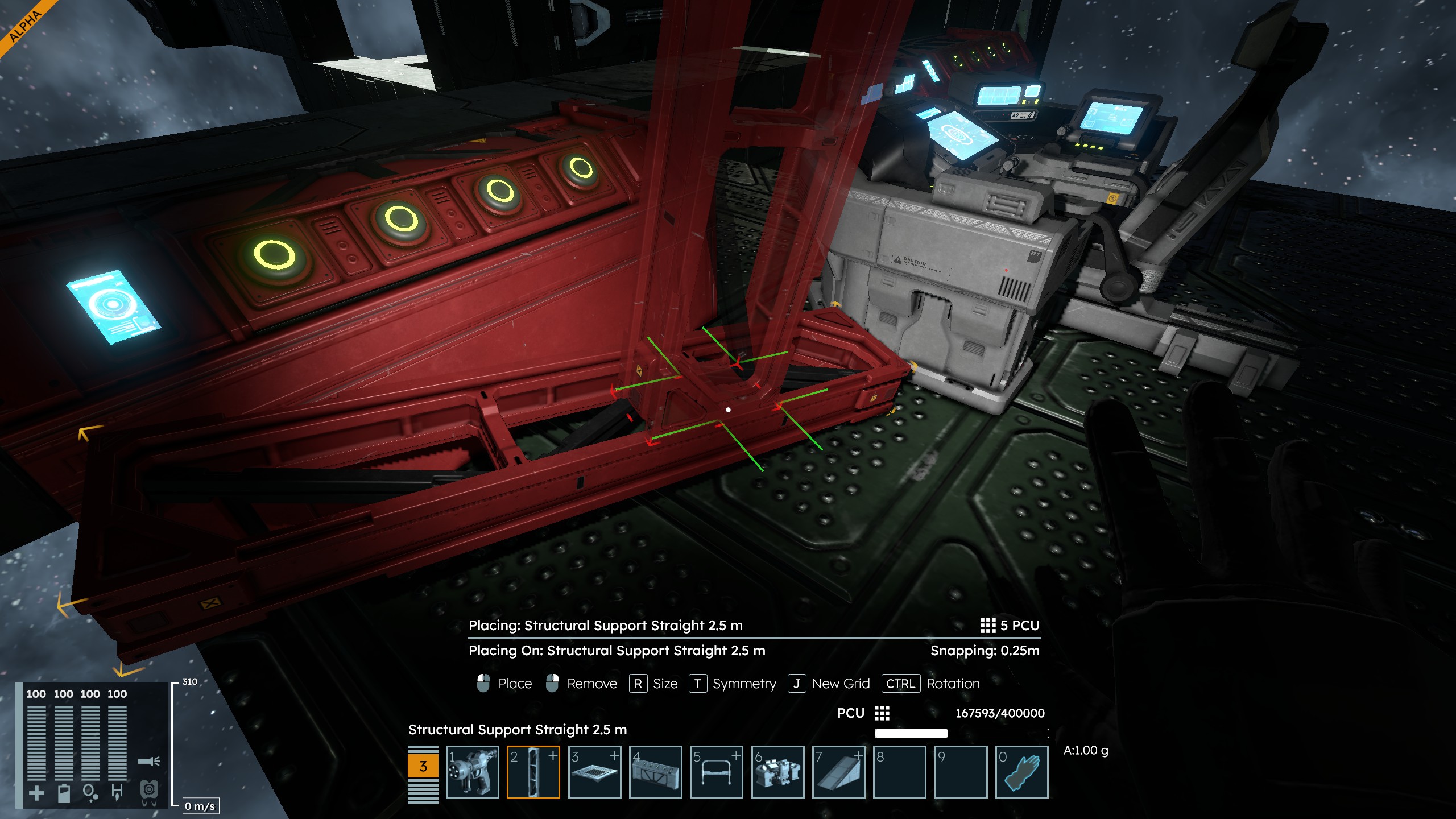The height and width of the screenshot is (819, 1456).
Task: Select the railing block in slot 5
Action: click(717, 772)
